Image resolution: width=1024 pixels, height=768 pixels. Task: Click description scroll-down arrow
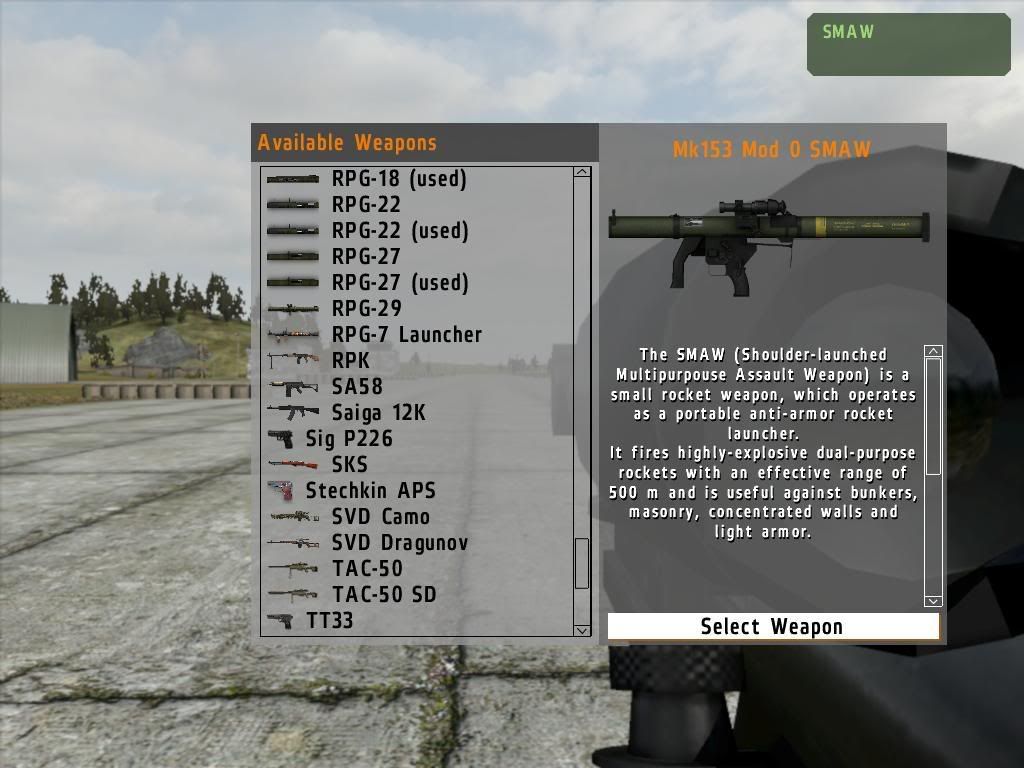point(933,601)
